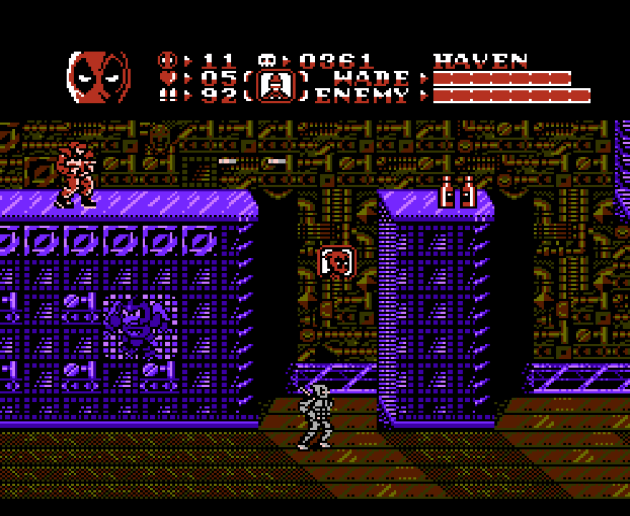The height and width of the screenshot is (516, 630).
Task: Click the Deadpool mask portrait
Action: click(x=98, y=77)
